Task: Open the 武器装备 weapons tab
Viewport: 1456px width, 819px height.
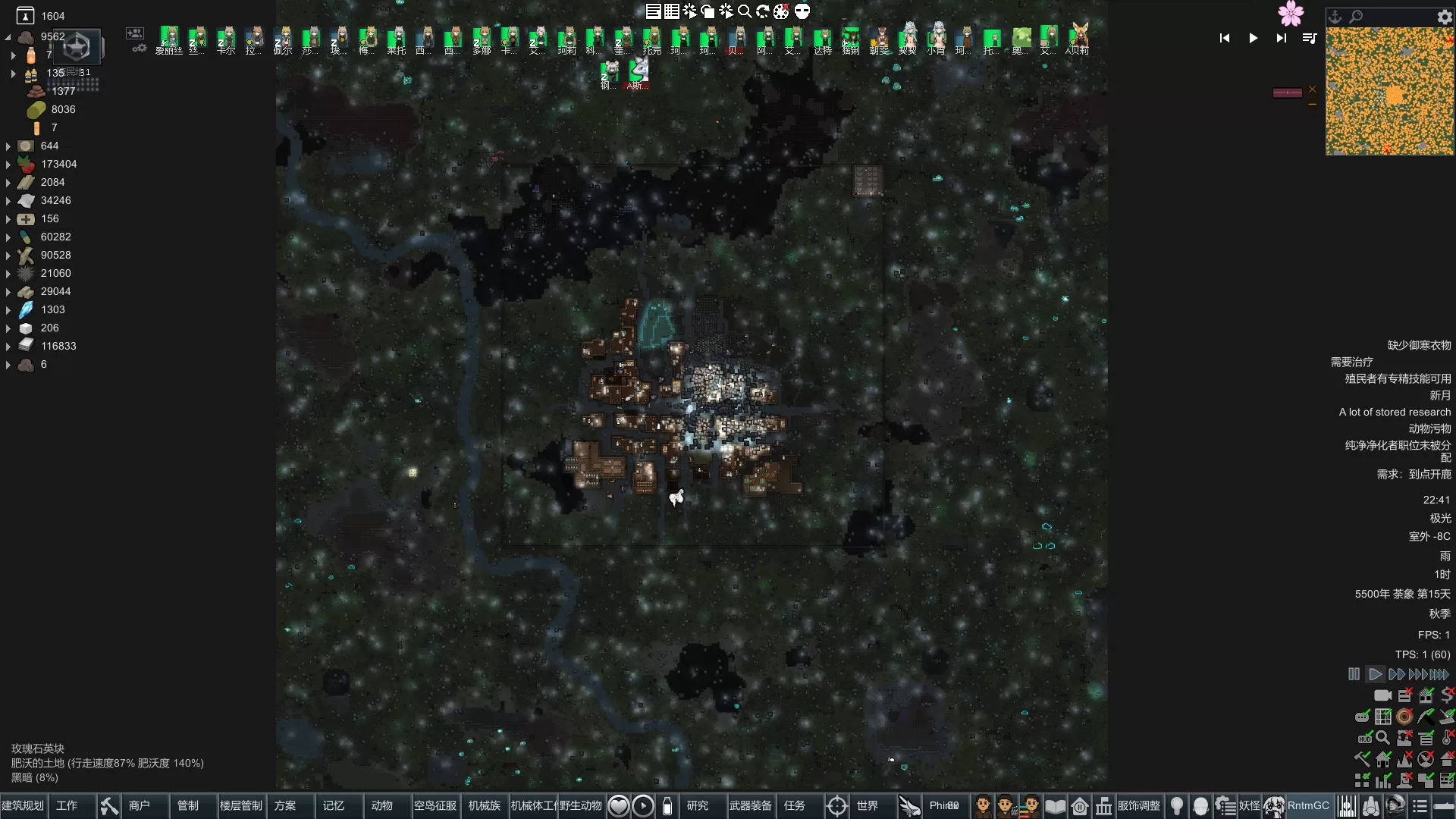Action: 751,805
